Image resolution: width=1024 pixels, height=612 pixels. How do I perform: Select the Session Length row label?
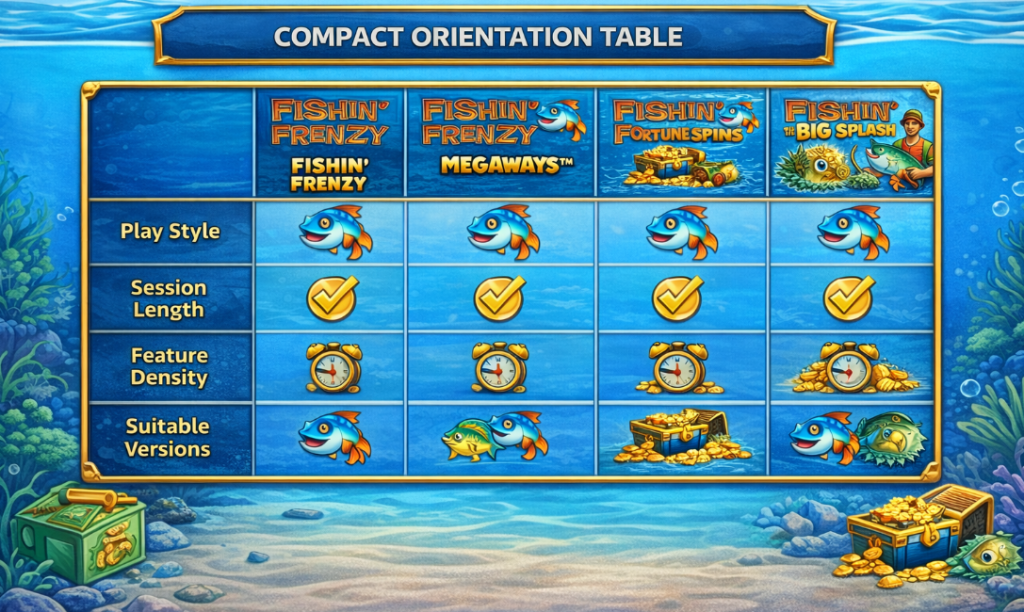coord(168,298)
